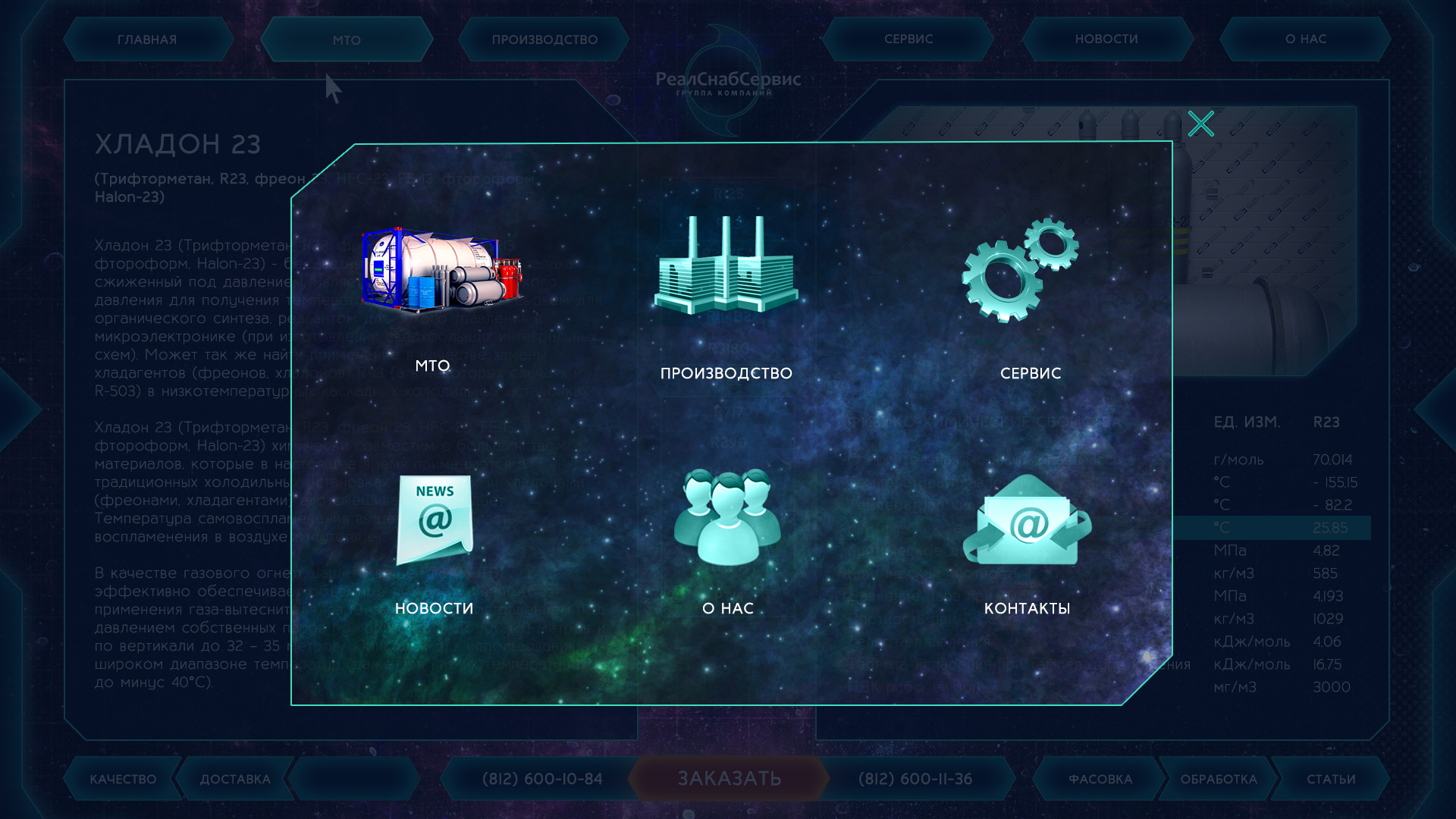Open the ФАСОВКА bottom button
The height and width of the screenshot is (819, 1456).
(x=1100, y=779)
